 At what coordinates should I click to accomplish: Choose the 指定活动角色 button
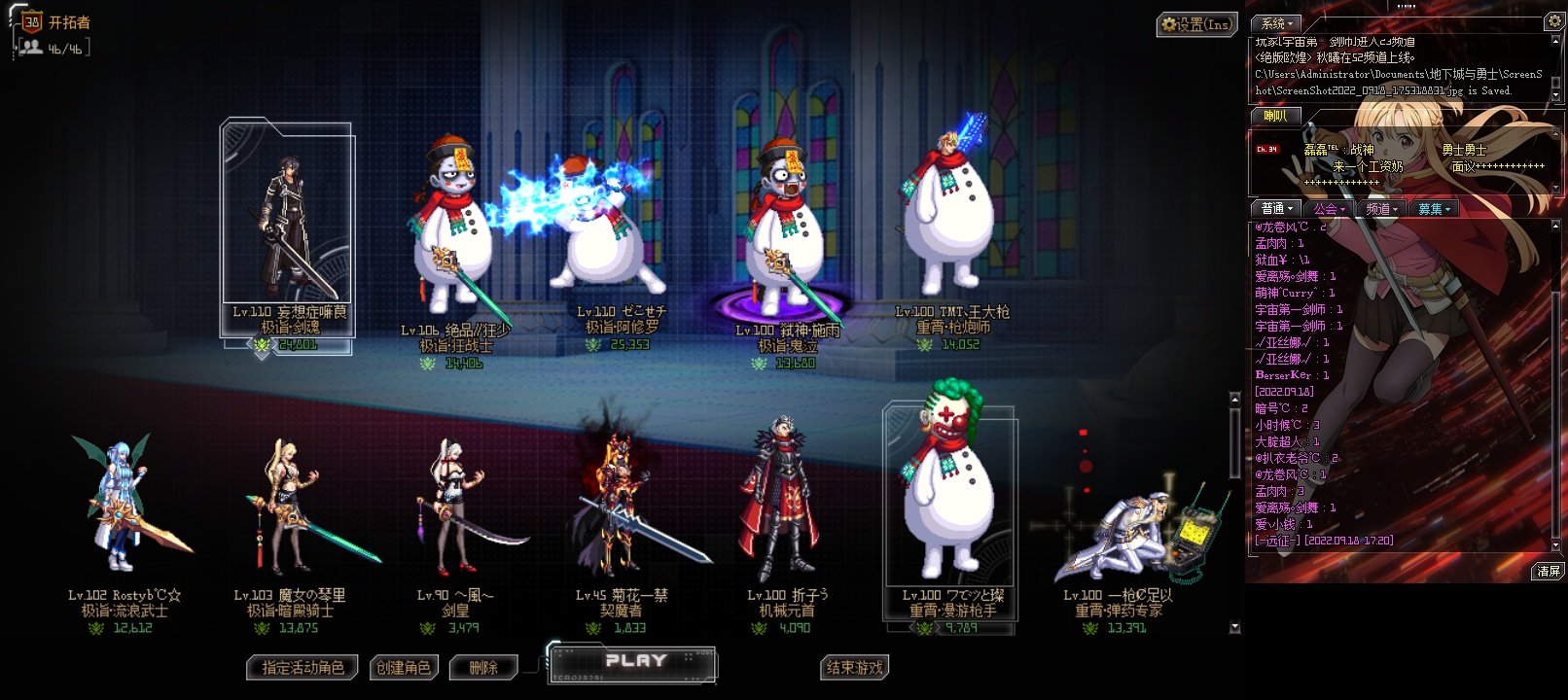tap(303, 668)
